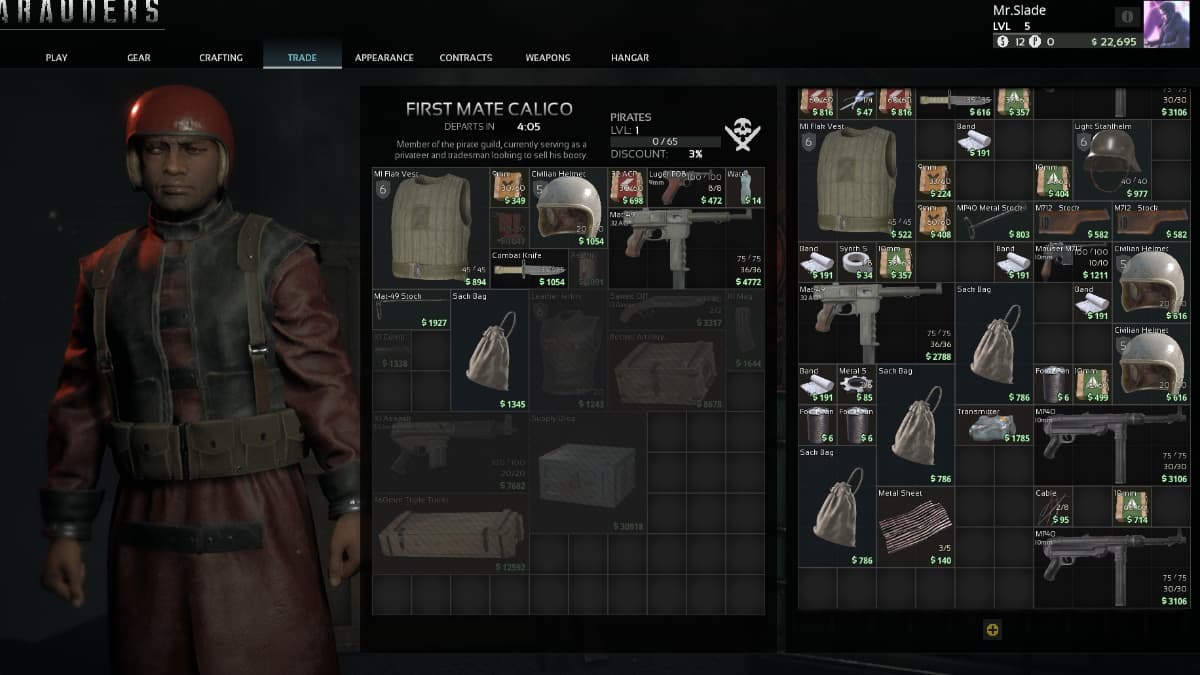
Task: Open the Appearance tab
Action: [384, 58]
